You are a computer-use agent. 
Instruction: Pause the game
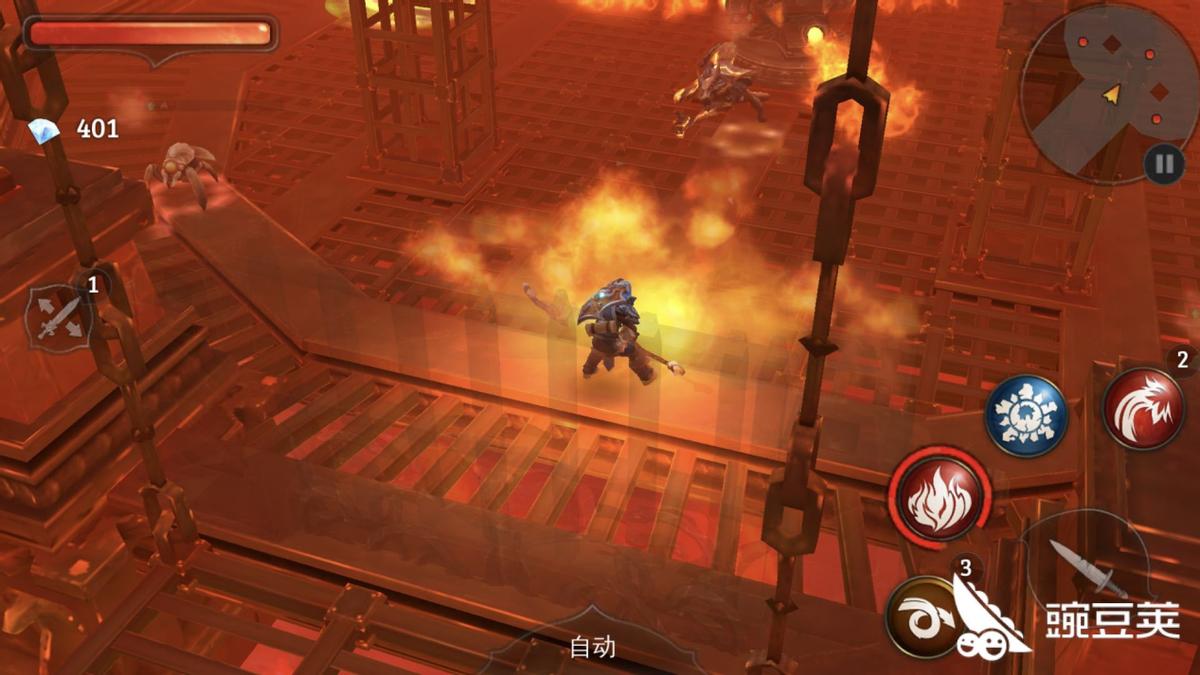[1164, 163]
